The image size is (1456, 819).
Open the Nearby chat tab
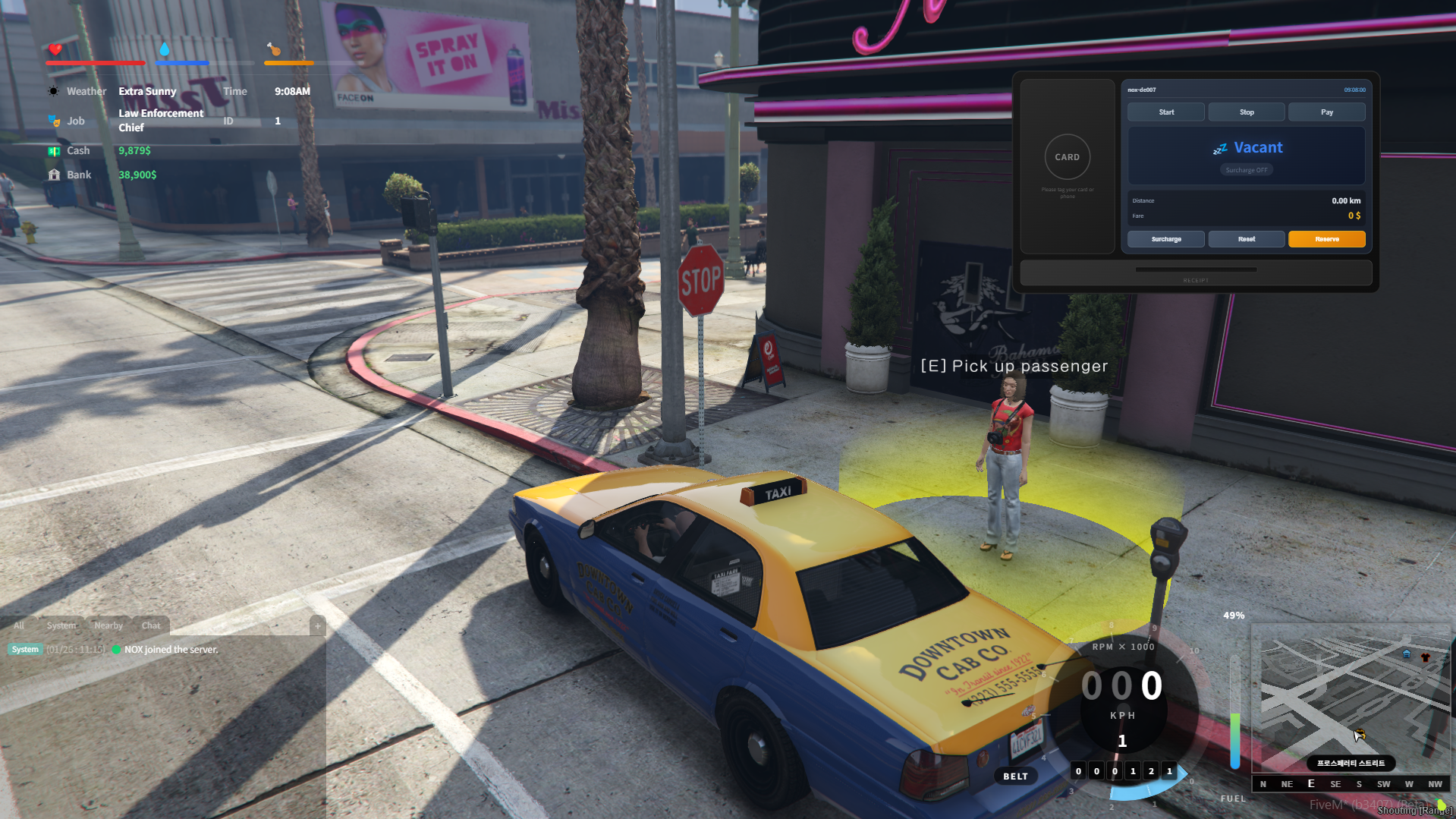108,625
